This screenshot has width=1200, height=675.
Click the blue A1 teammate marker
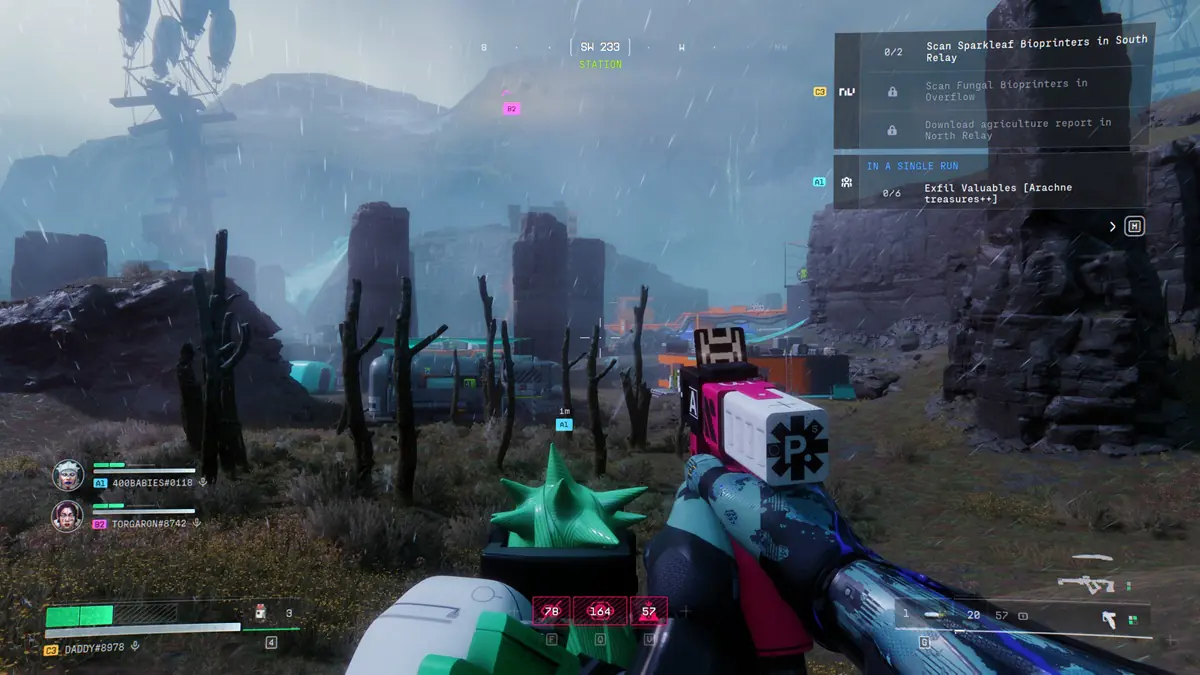[x=564, y=424]
